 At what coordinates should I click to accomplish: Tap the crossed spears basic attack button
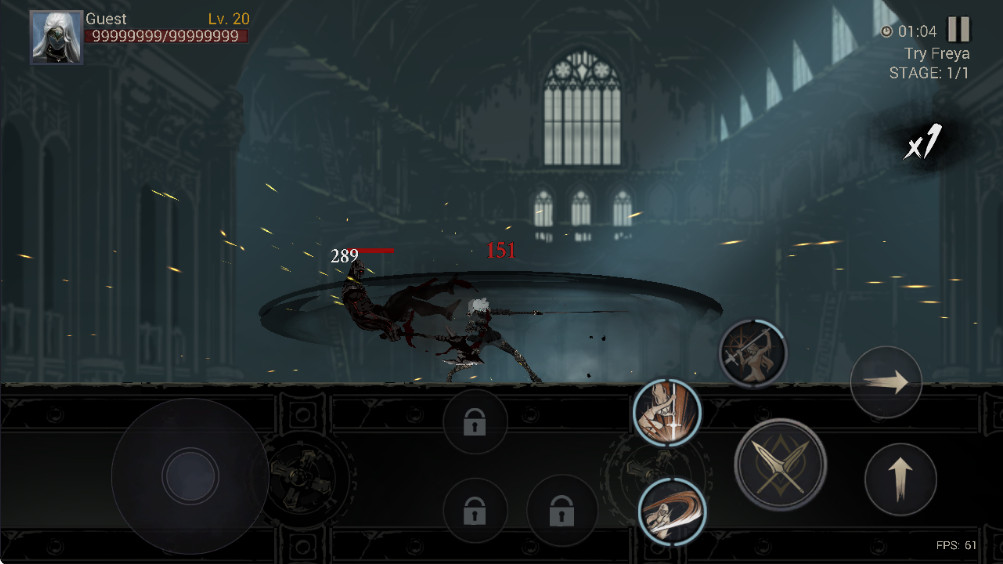[780, 465]
